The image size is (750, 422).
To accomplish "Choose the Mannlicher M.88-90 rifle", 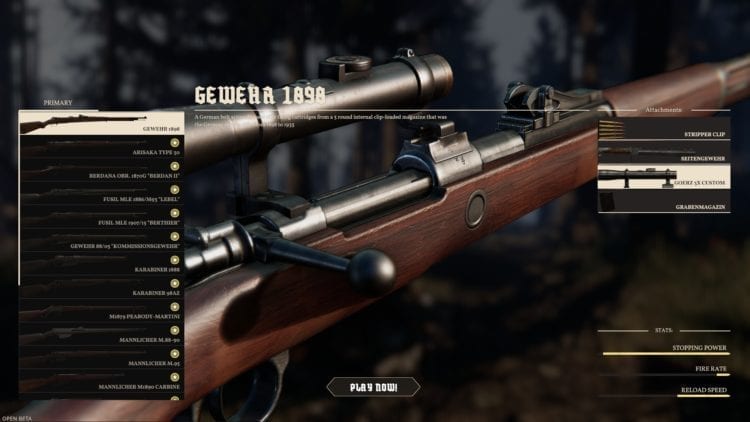I will click(x=100, y=335).
